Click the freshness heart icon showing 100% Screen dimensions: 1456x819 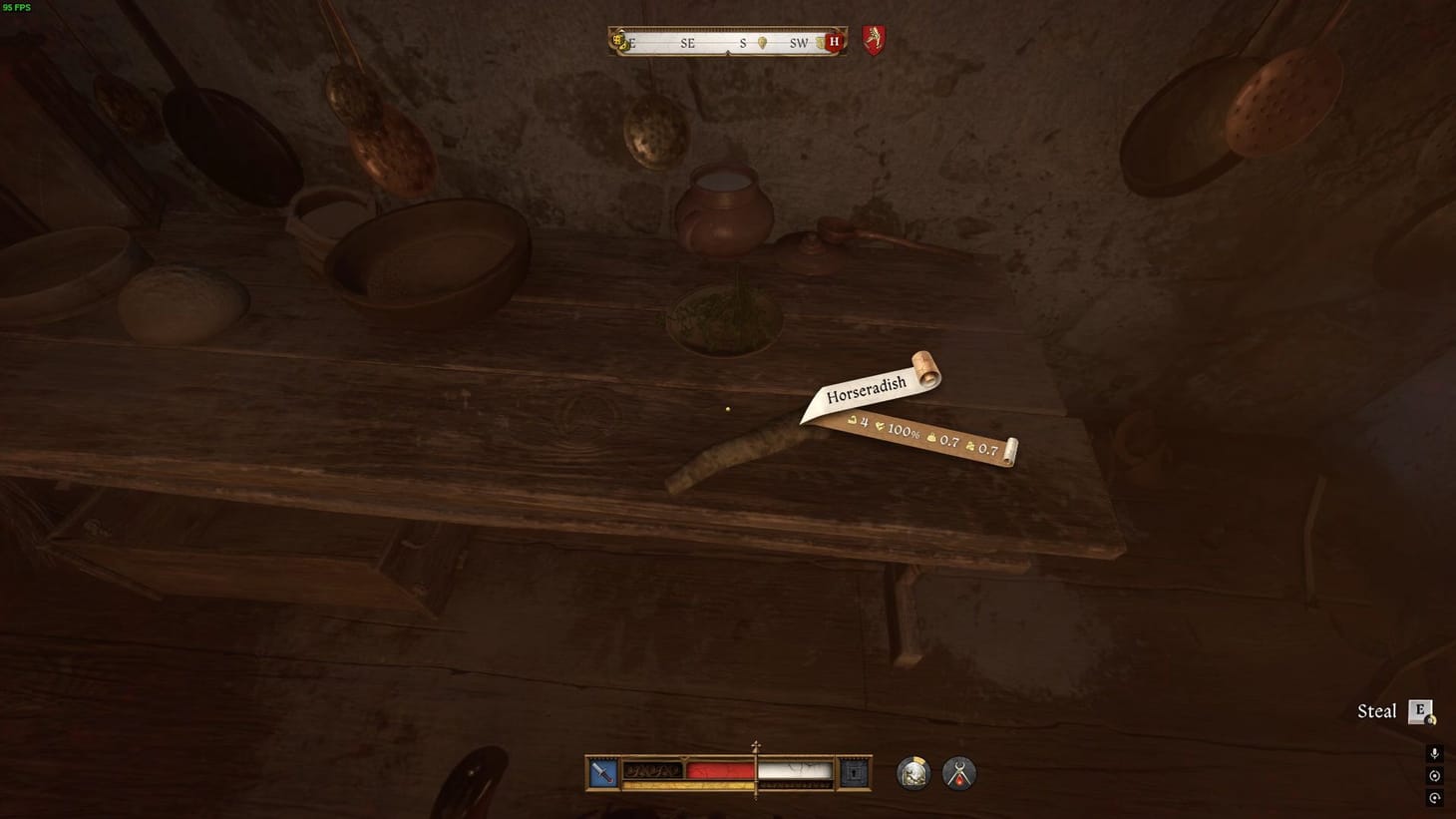click(880, 427)
